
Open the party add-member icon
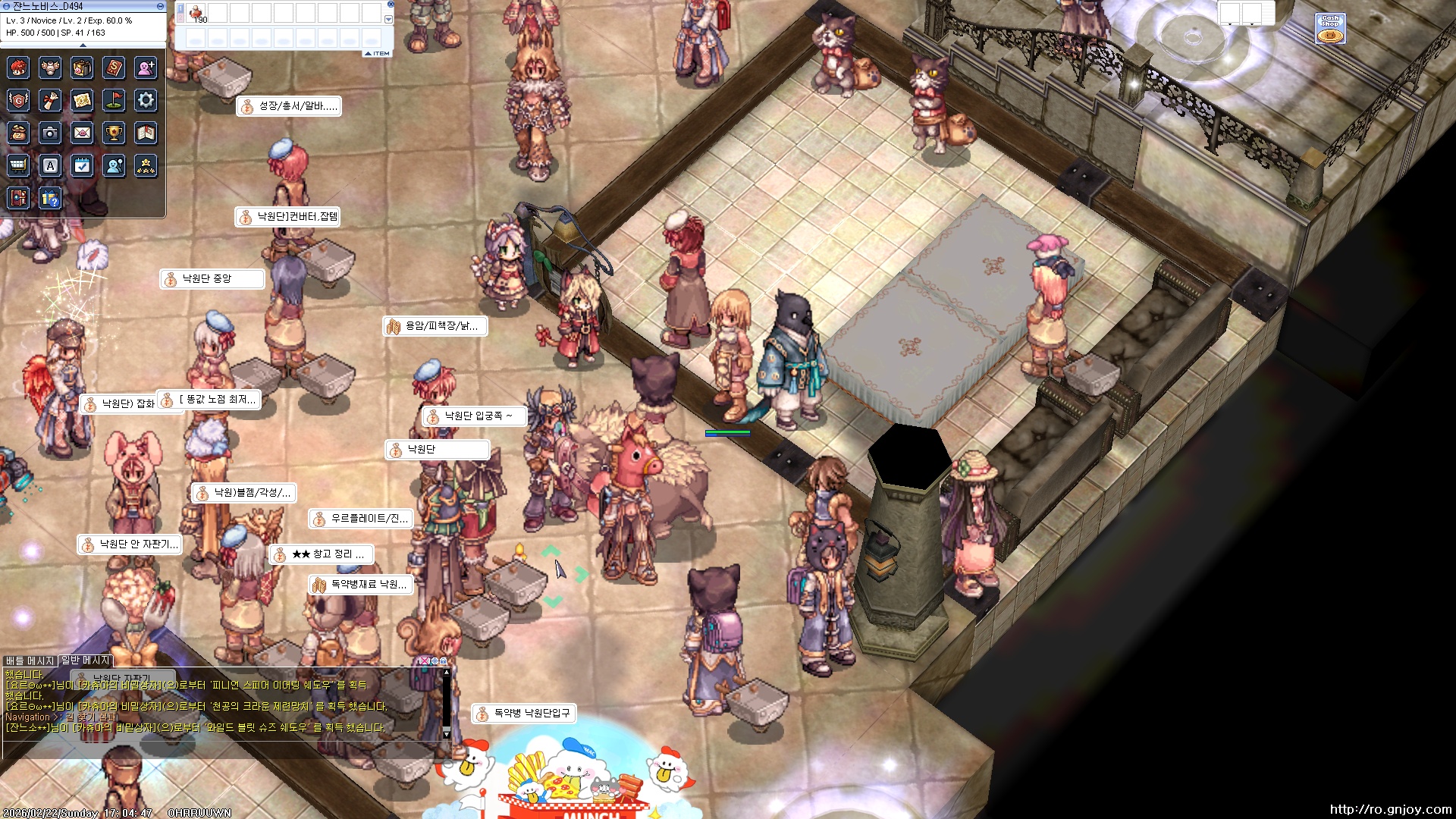(x=146, y=67)
